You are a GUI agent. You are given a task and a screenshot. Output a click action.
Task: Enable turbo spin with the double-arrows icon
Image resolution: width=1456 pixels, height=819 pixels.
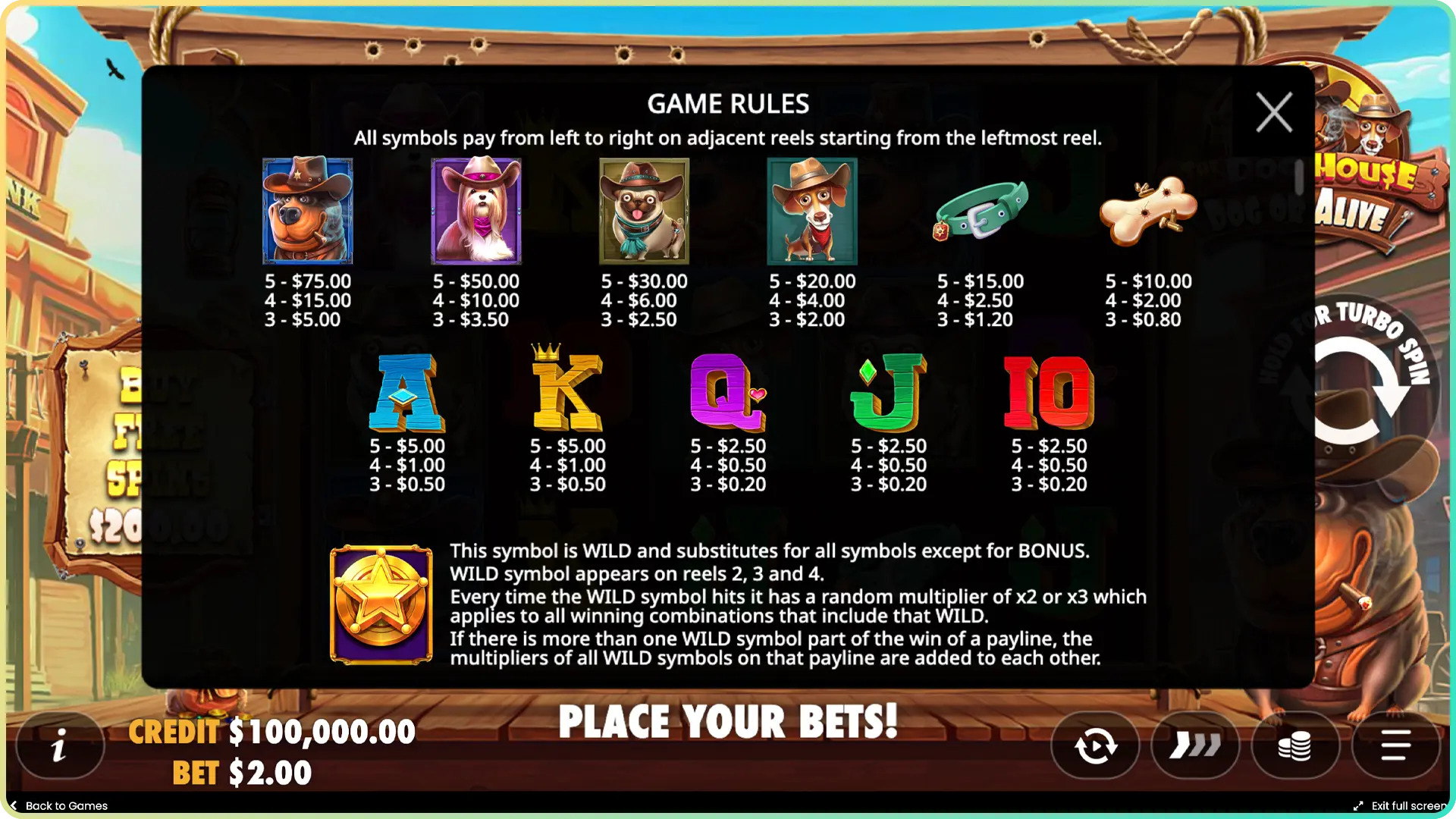click(1195, 745)
